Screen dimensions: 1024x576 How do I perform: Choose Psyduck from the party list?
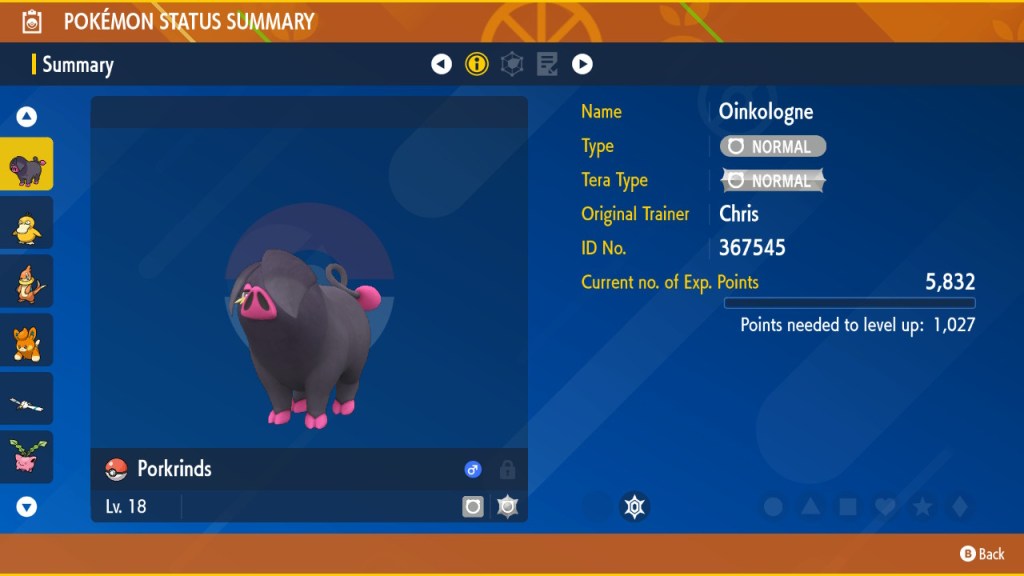[26, 224]
